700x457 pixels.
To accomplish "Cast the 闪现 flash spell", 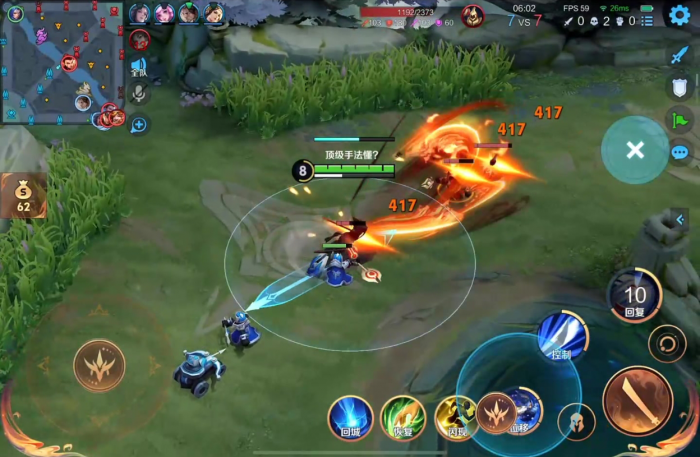I will click(456, 416).
